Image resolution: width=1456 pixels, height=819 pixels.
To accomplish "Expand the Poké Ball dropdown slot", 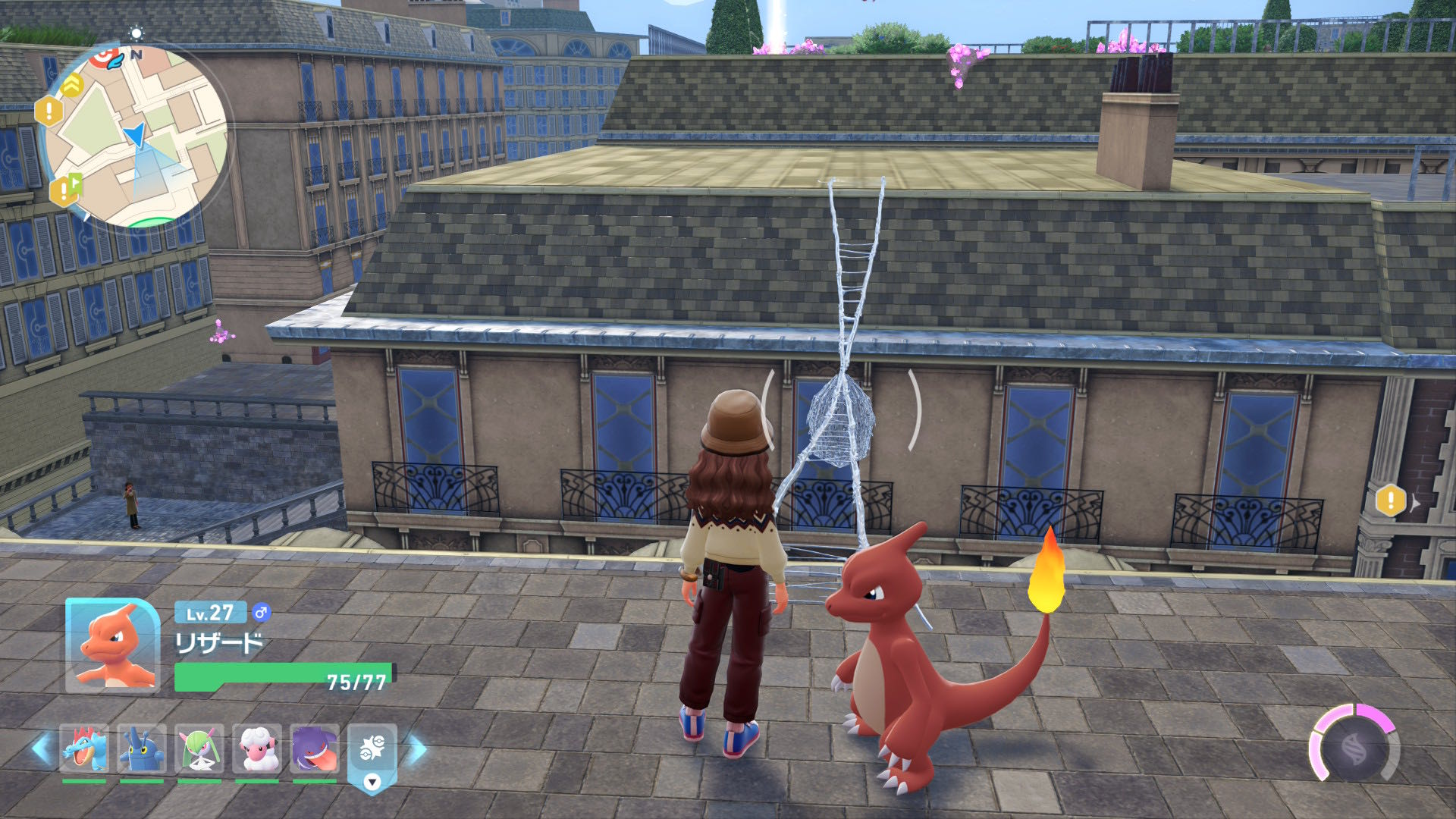I will pyautogui.click(x=372, y=781).
